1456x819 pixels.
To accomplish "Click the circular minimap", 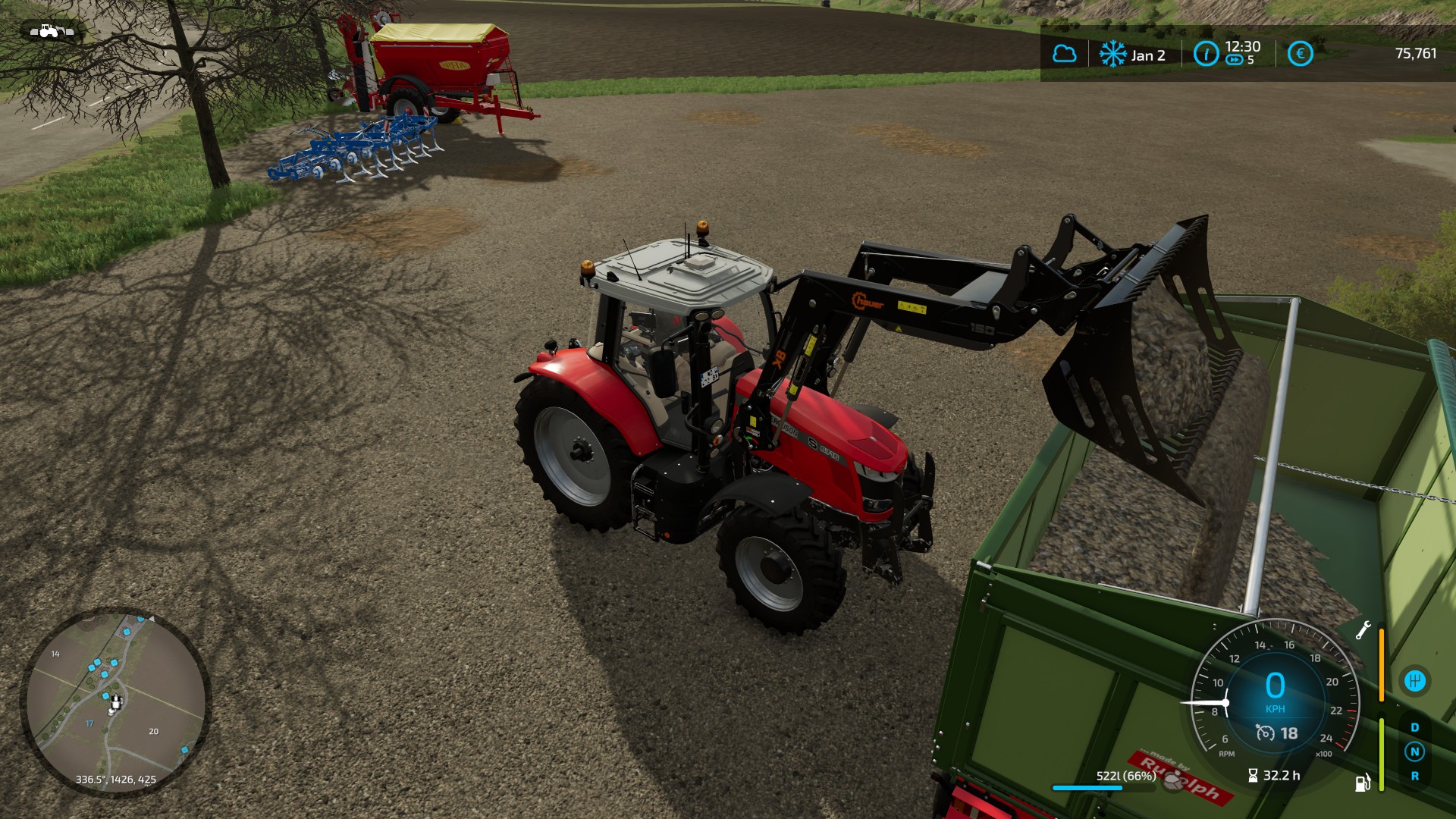I will (x=115, y=702).
